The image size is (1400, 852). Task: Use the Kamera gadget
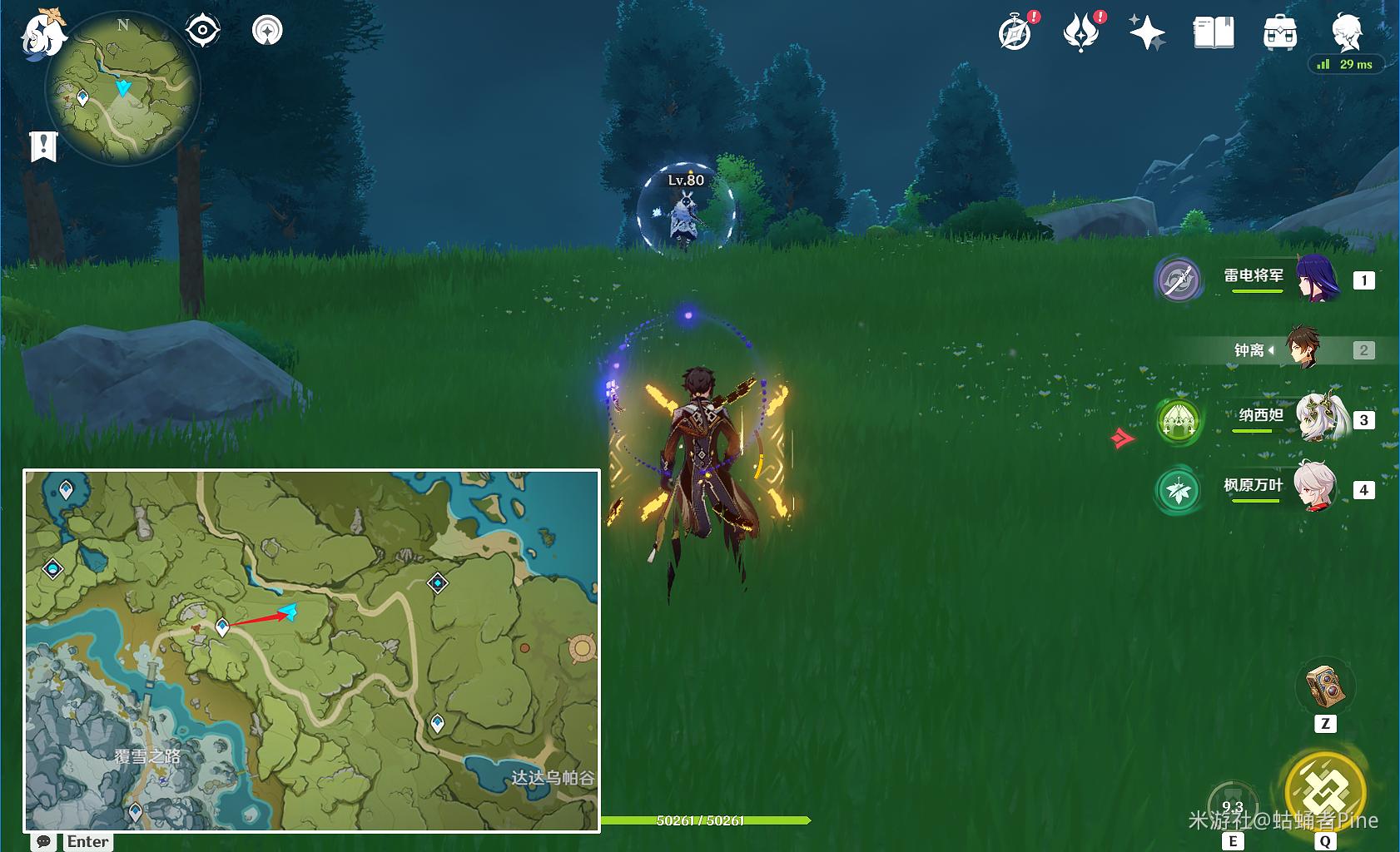[x=1325, y=686]
